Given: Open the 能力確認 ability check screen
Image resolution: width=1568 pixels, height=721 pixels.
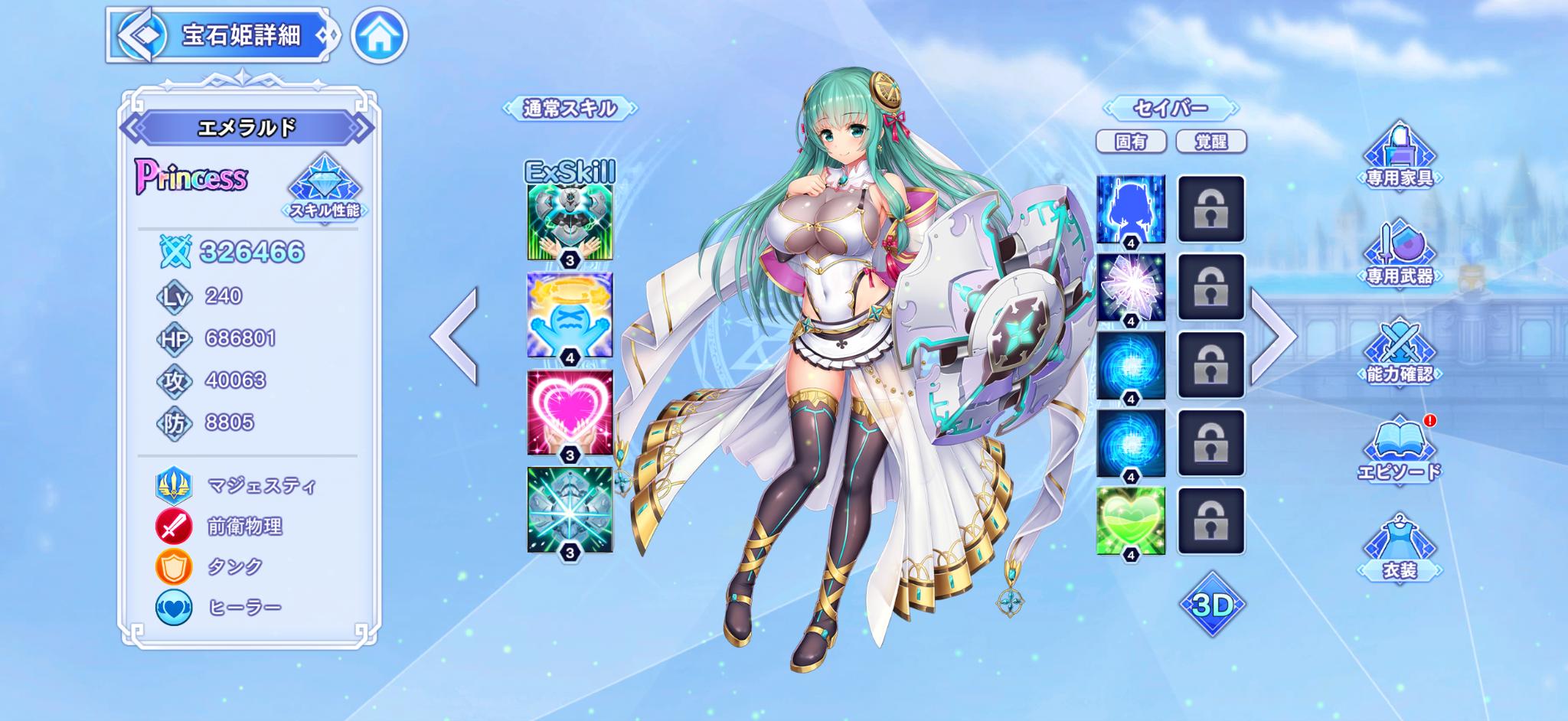Looking at the screenshot, I should [1400, 353].
